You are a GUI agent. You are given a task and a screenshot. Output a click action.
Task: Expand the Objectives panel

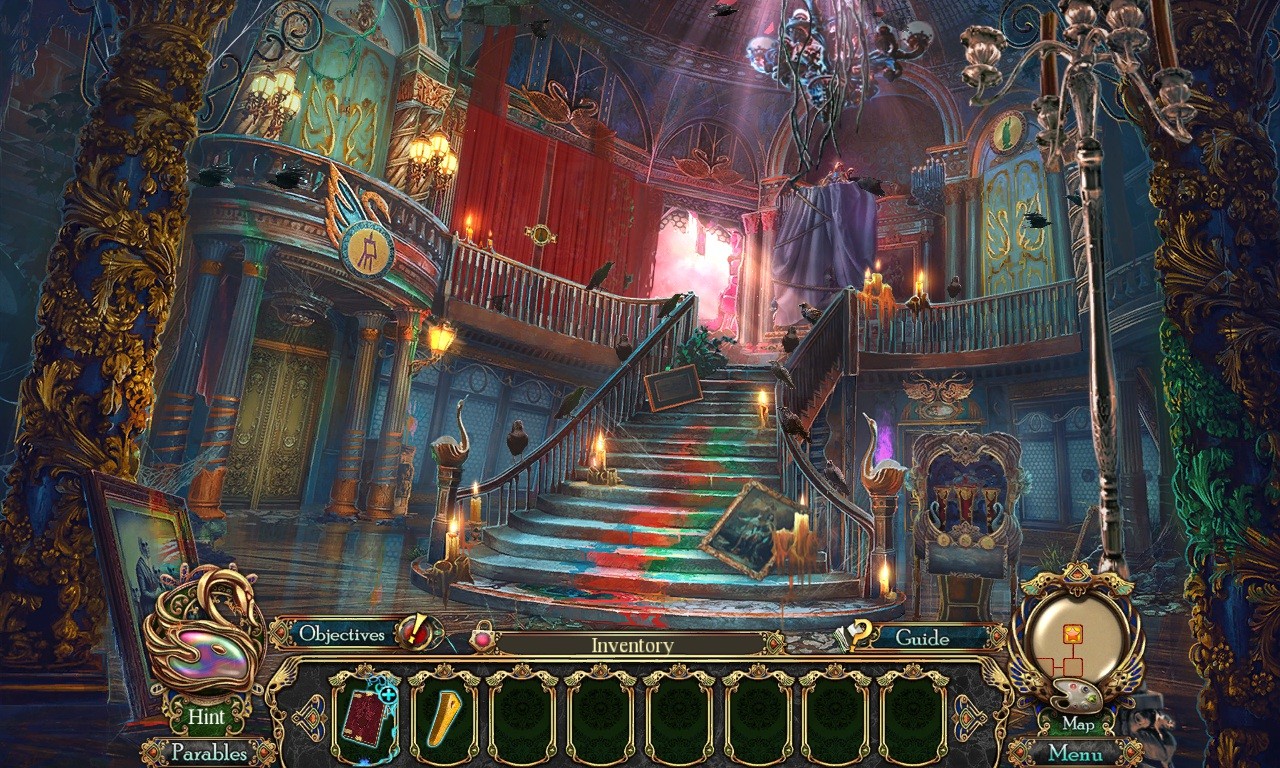pos(340,633)
